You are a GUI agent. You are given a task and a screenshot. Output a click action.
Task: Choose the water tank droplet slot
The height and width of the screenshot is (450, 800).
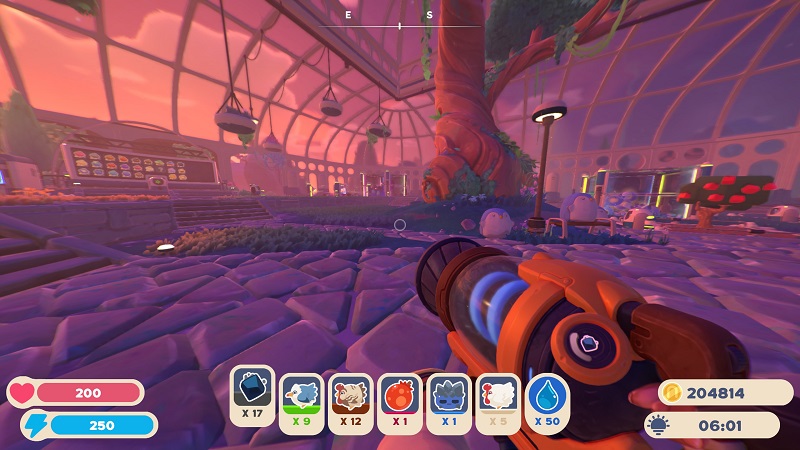pos(547,396)
